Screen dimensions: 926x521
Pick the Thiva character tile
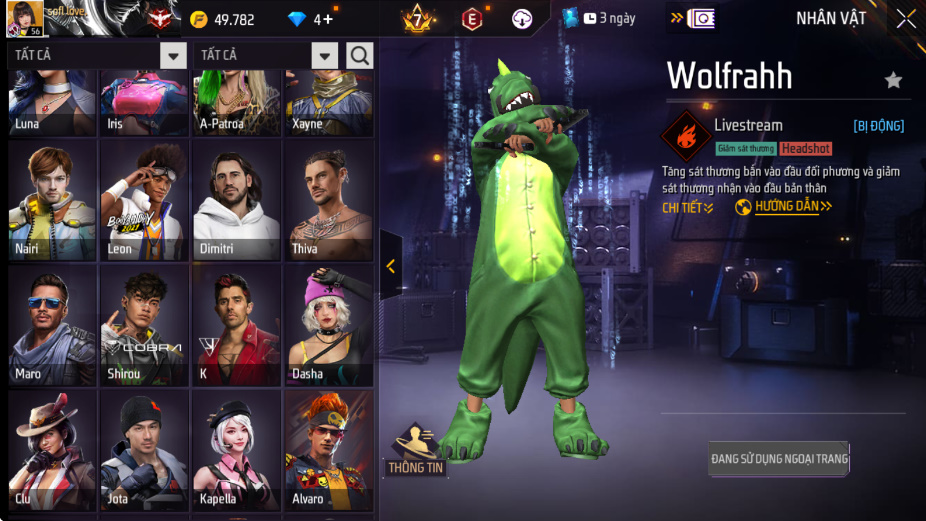(329, 202)
